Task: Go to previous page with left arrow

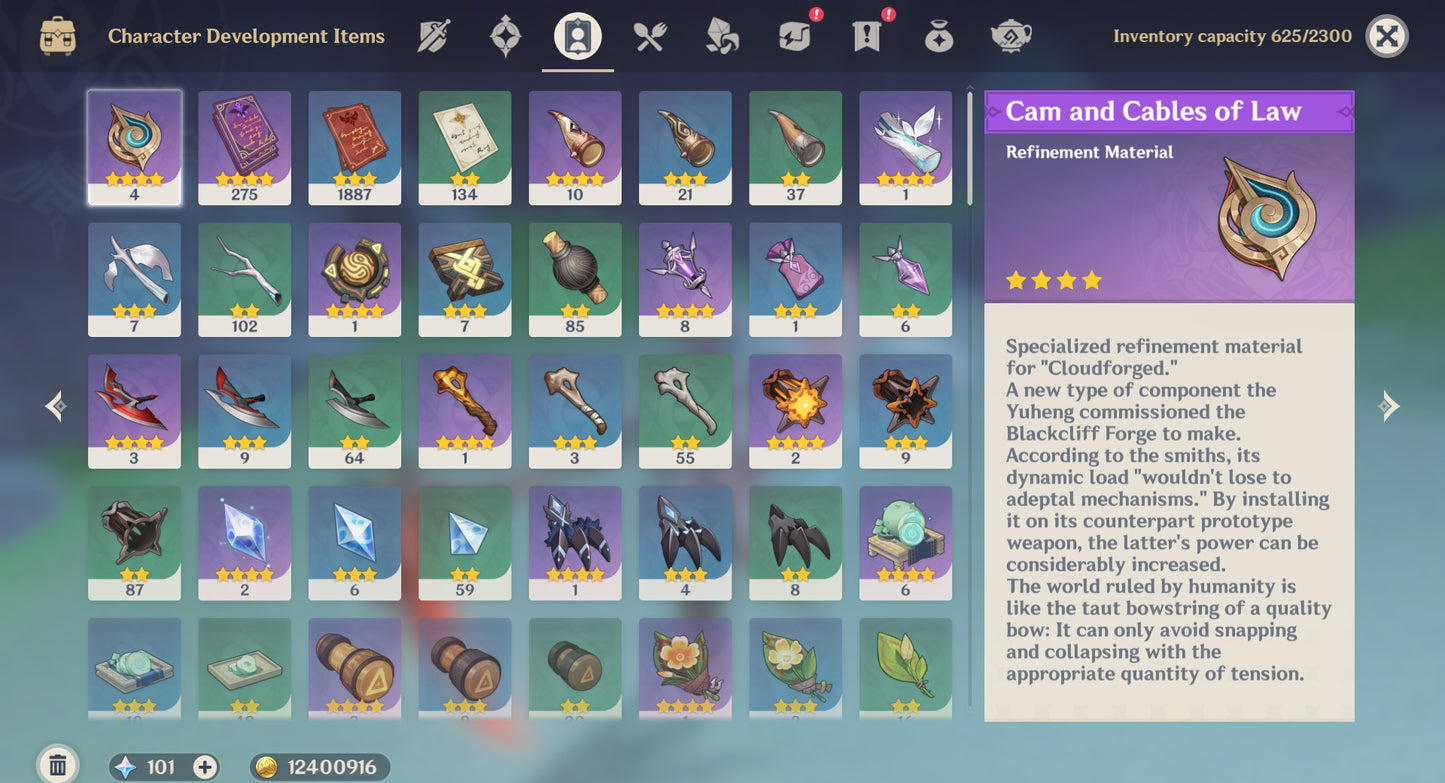Action: (x=56, y=405)
